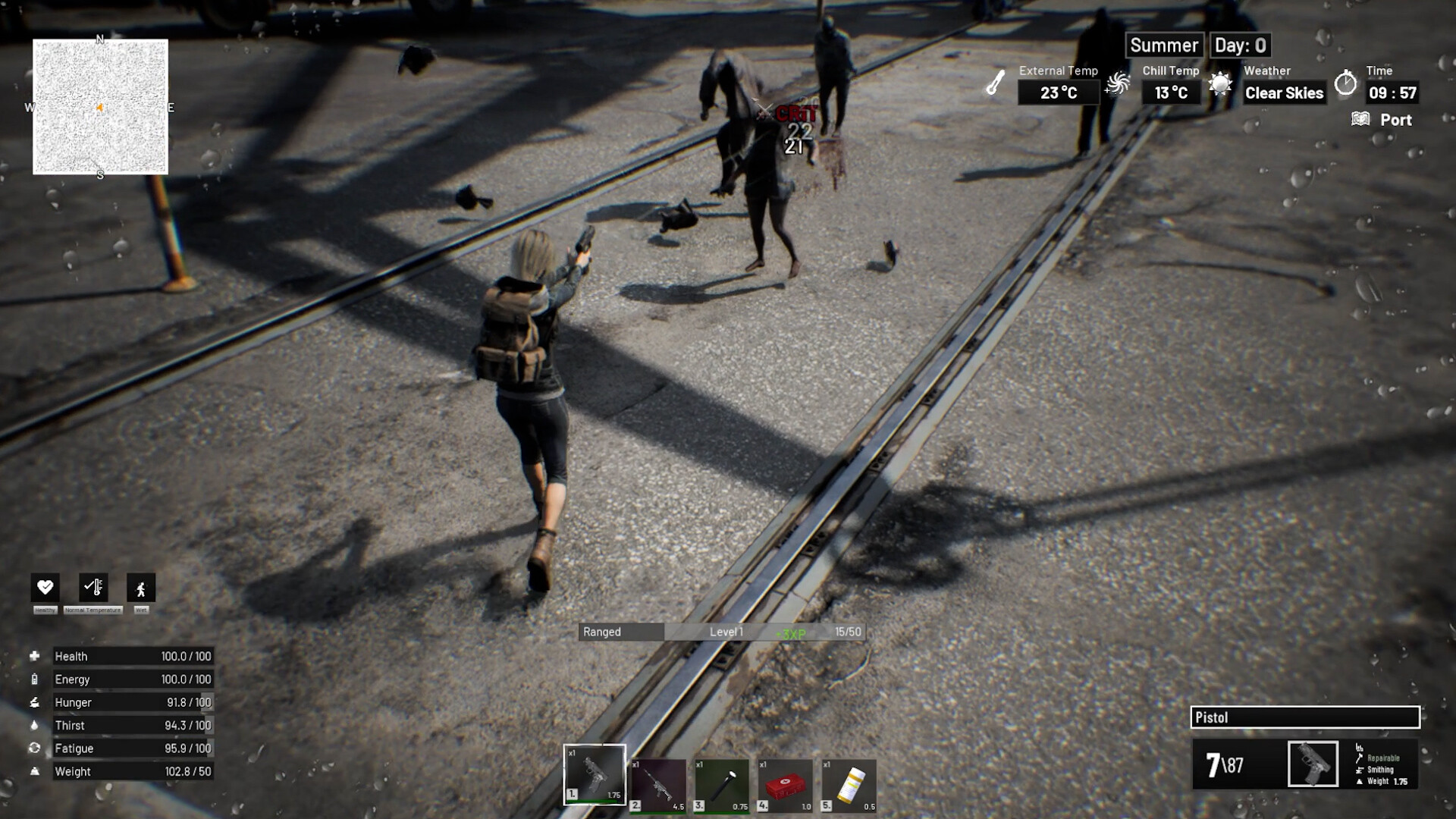
Task: Click the thermometer icon next to External Temp
Action: (x=994, y=85)
